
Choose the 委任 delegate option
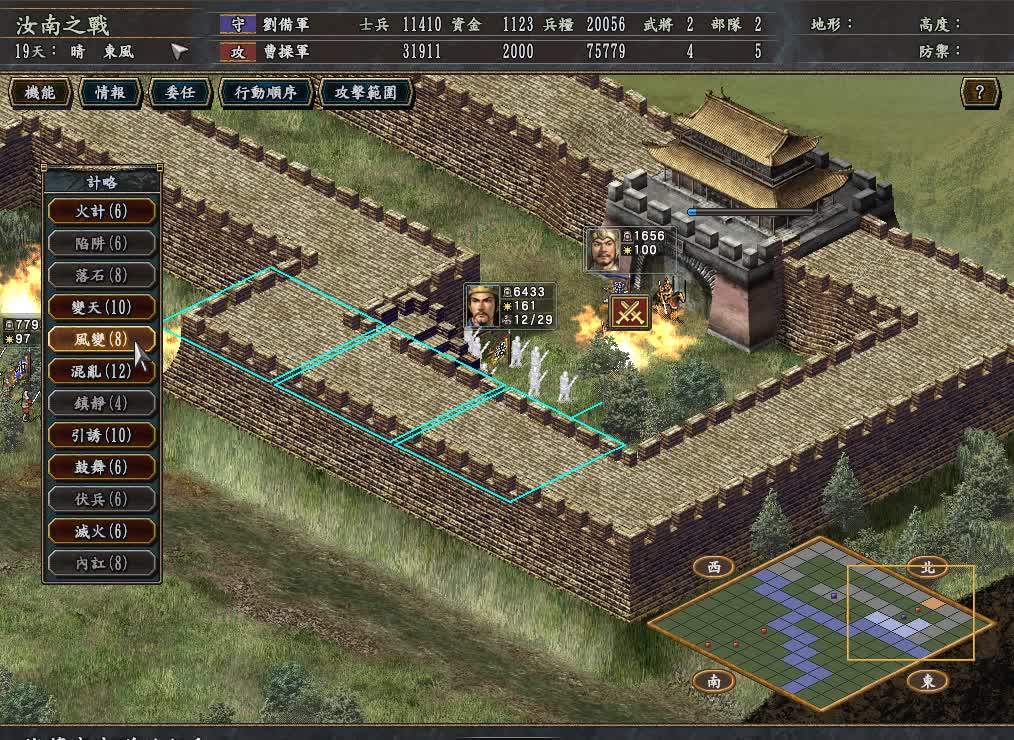(x=180, y=93)
